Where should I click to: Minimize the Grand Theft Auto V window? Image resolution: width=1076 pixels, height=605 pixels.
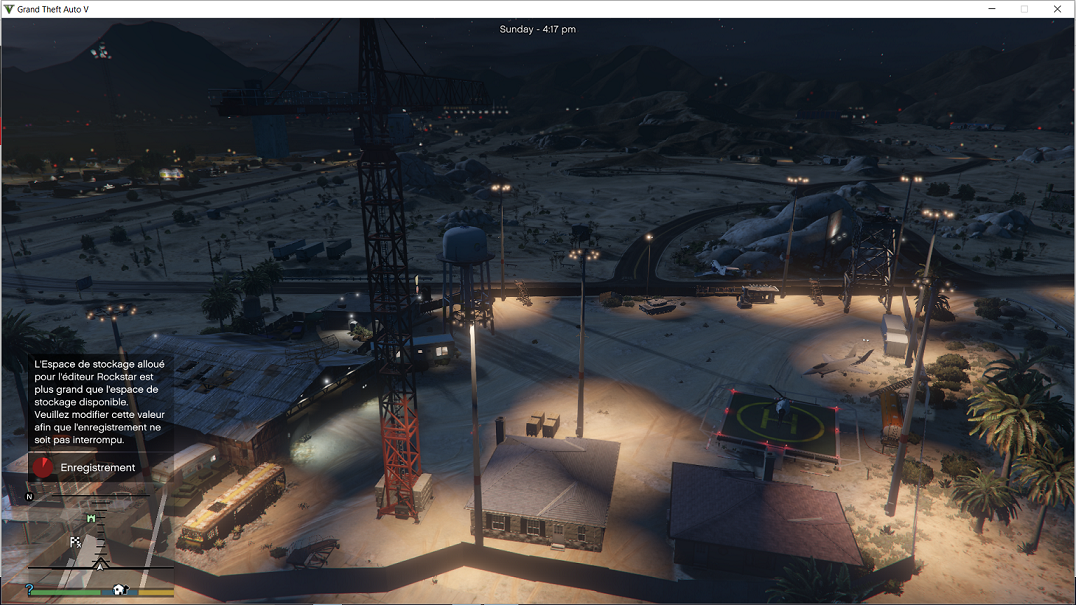point(991,9)
